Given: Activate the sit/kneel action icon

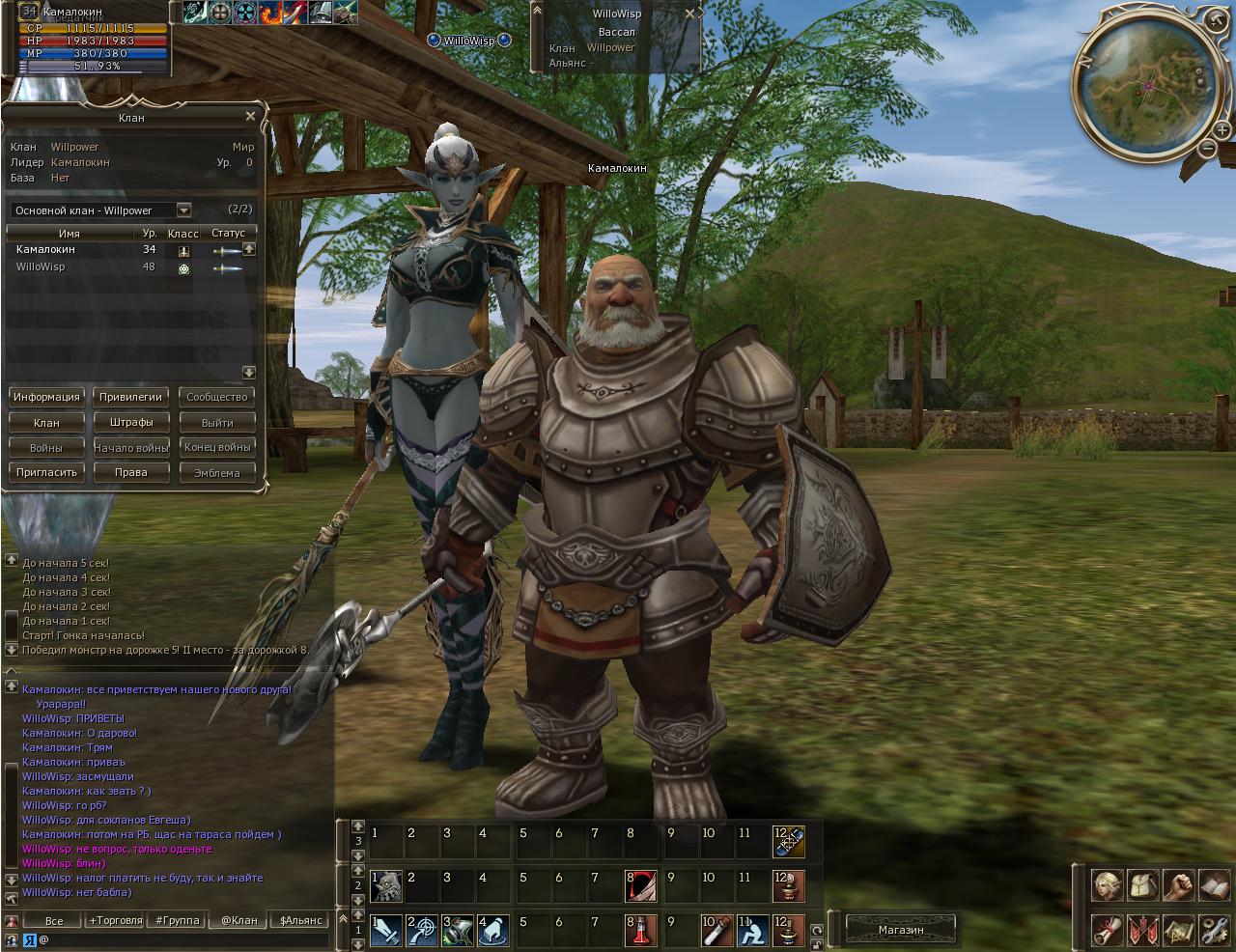Looking at the screenshot, I should click(x=753, y=932).
